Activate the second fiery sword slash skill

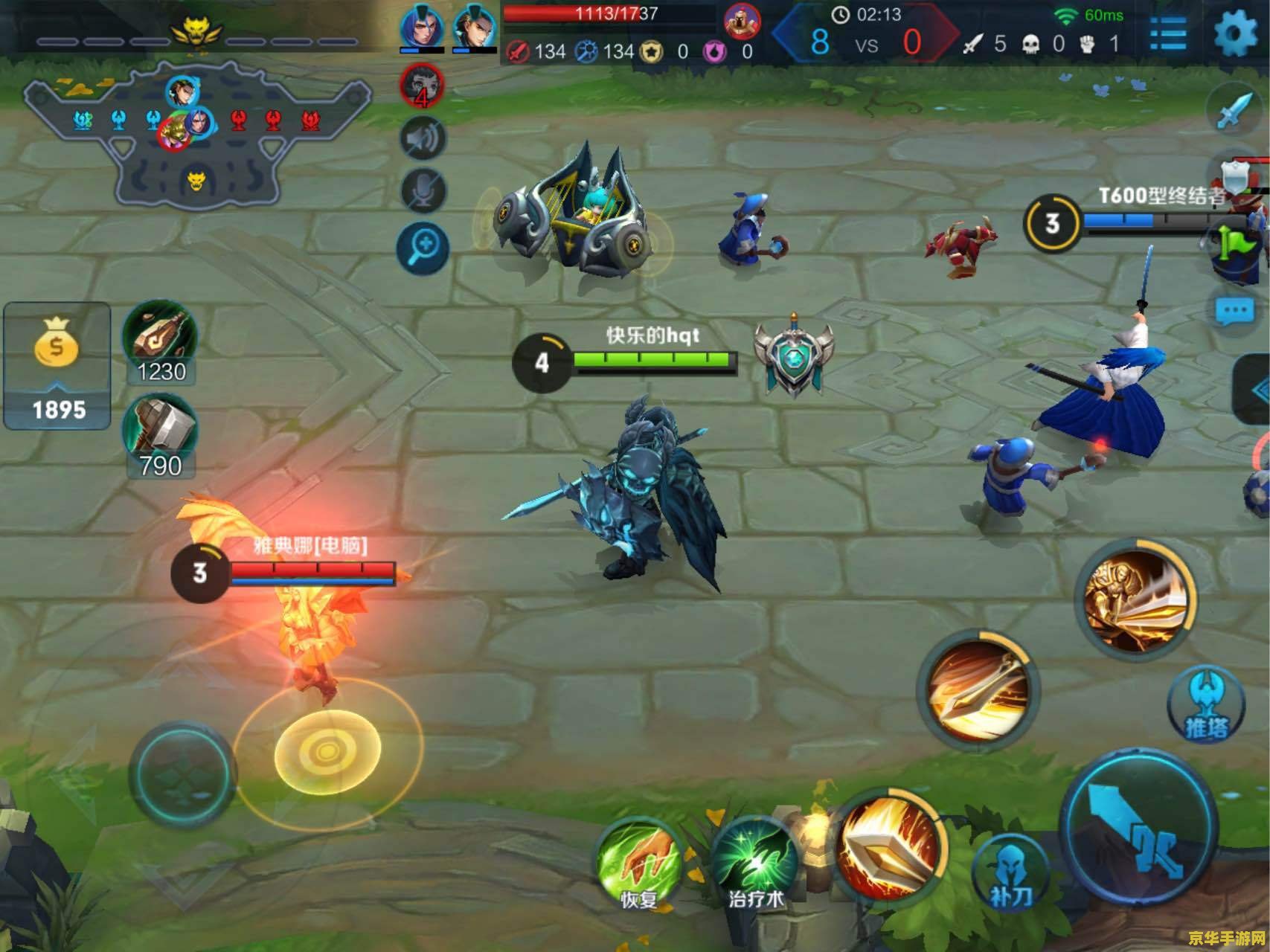(x=977, y=689)
